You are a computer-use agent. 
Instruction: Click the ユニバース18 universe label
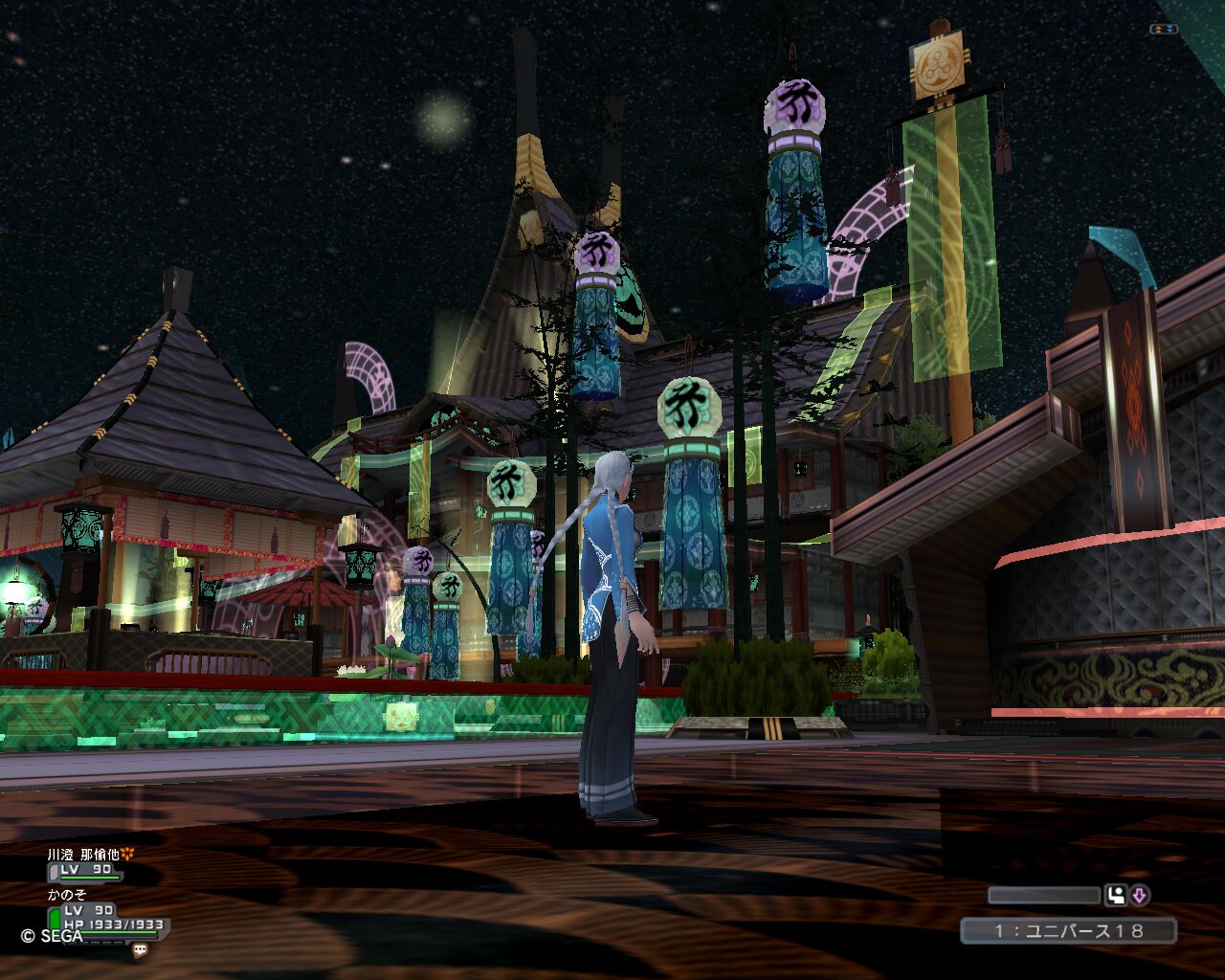tap(1068, 930)
